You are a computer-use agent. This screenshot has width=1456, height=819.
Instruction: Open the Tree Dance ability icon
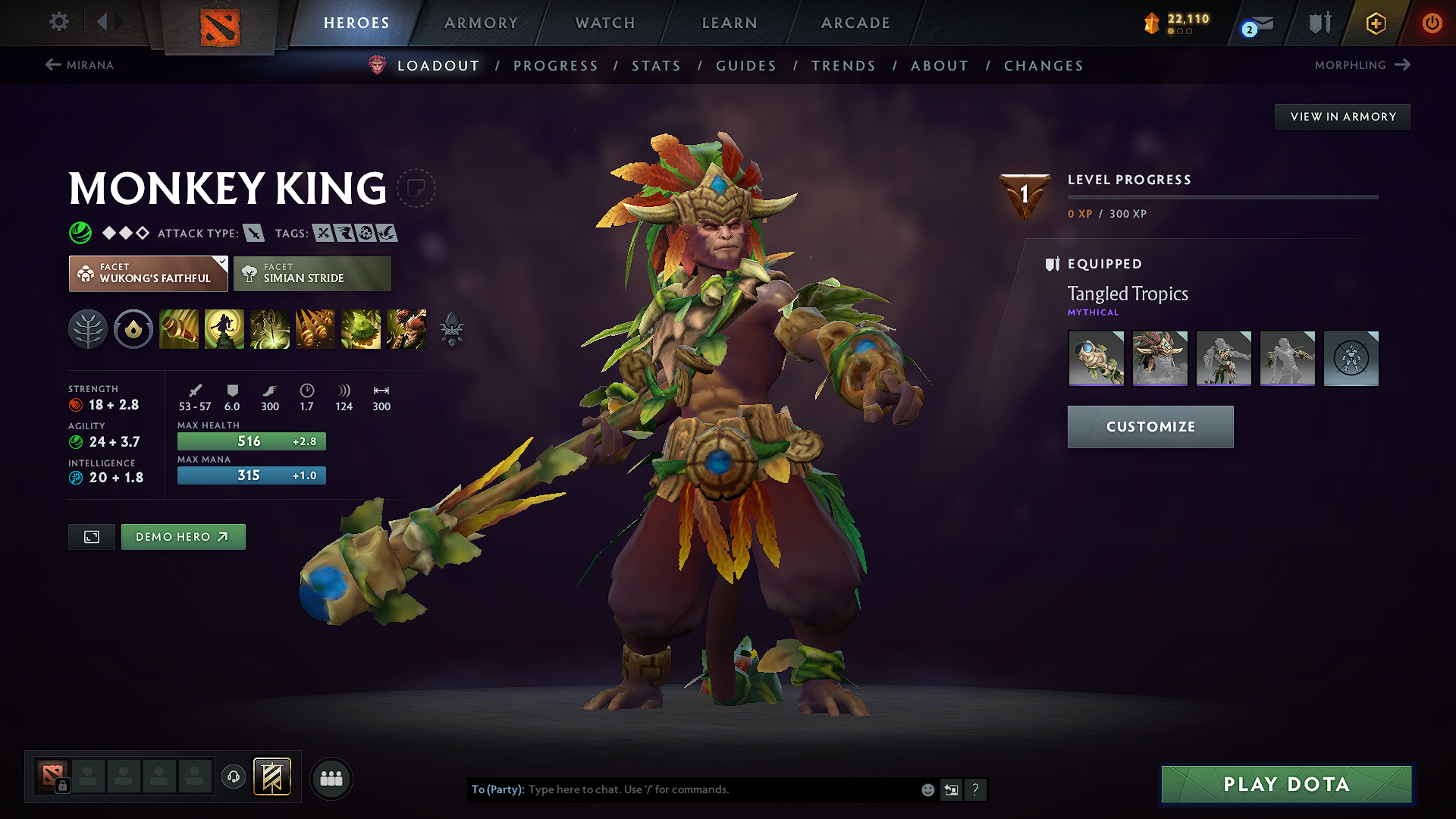[x=224, y=328]
